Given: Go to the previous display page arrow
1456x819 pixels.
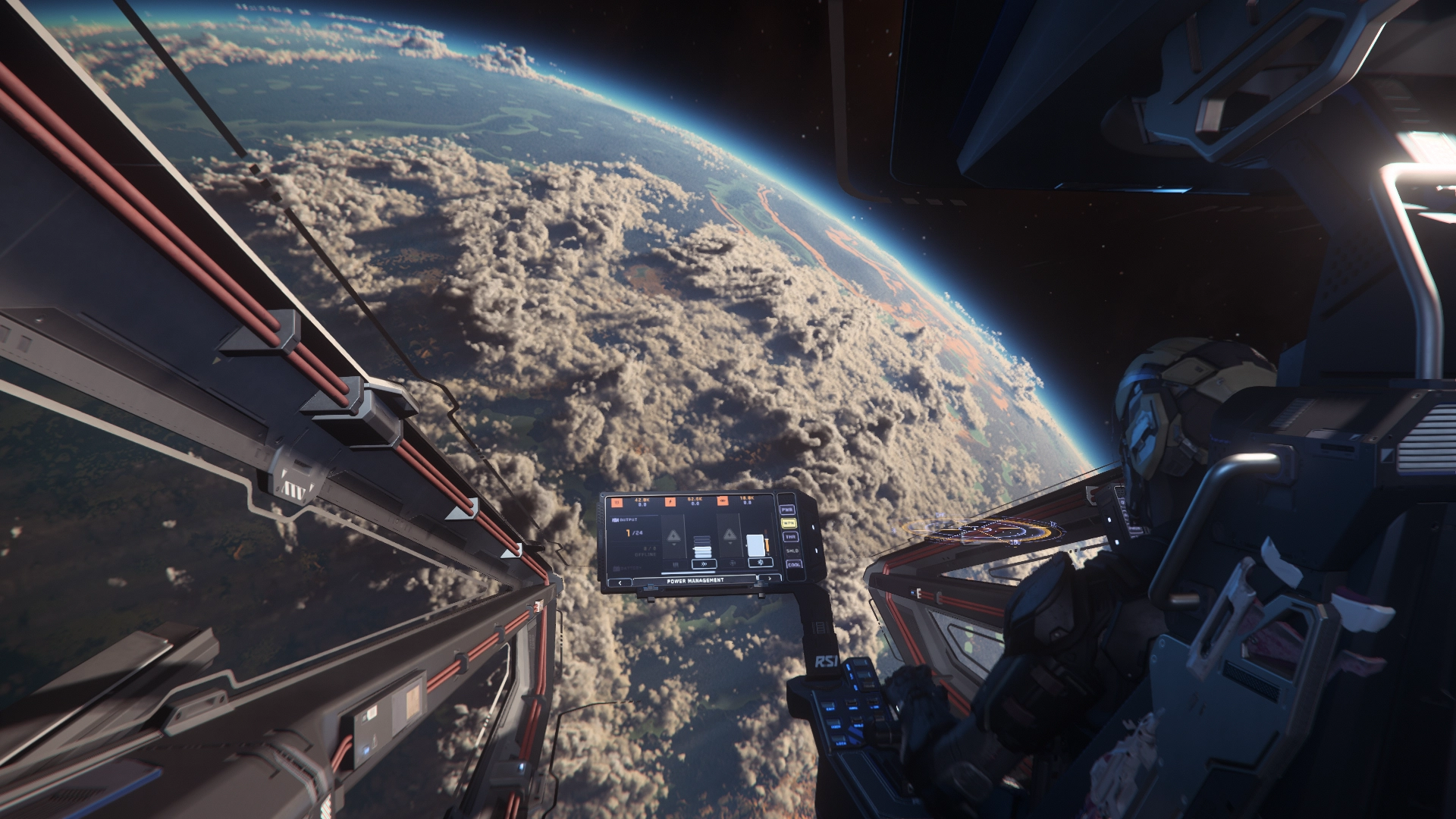Looking at the screenshot, I should coord(620,583).
